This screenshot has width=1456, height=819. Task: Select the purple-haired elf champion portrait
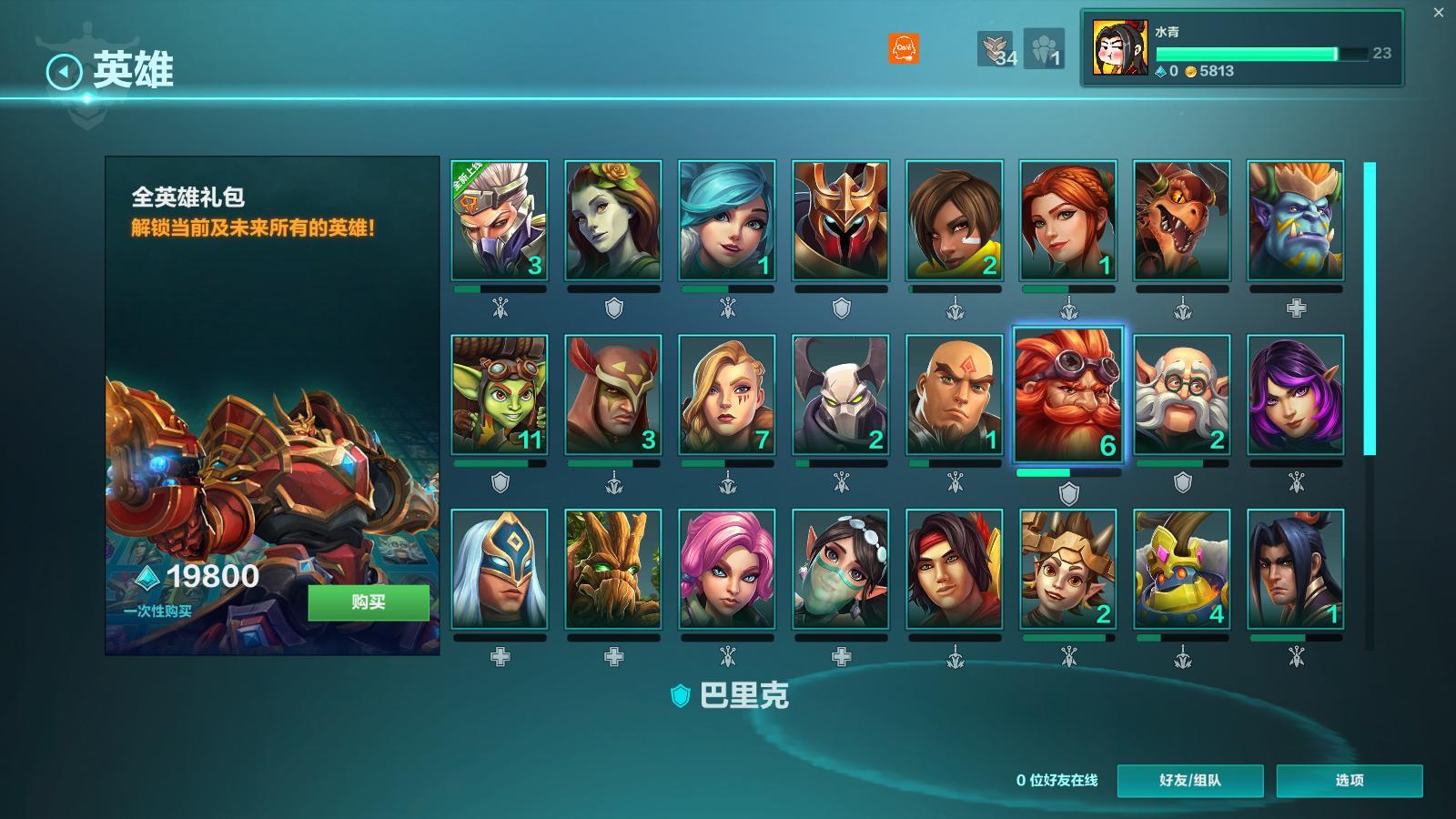tap(1295, 394)
